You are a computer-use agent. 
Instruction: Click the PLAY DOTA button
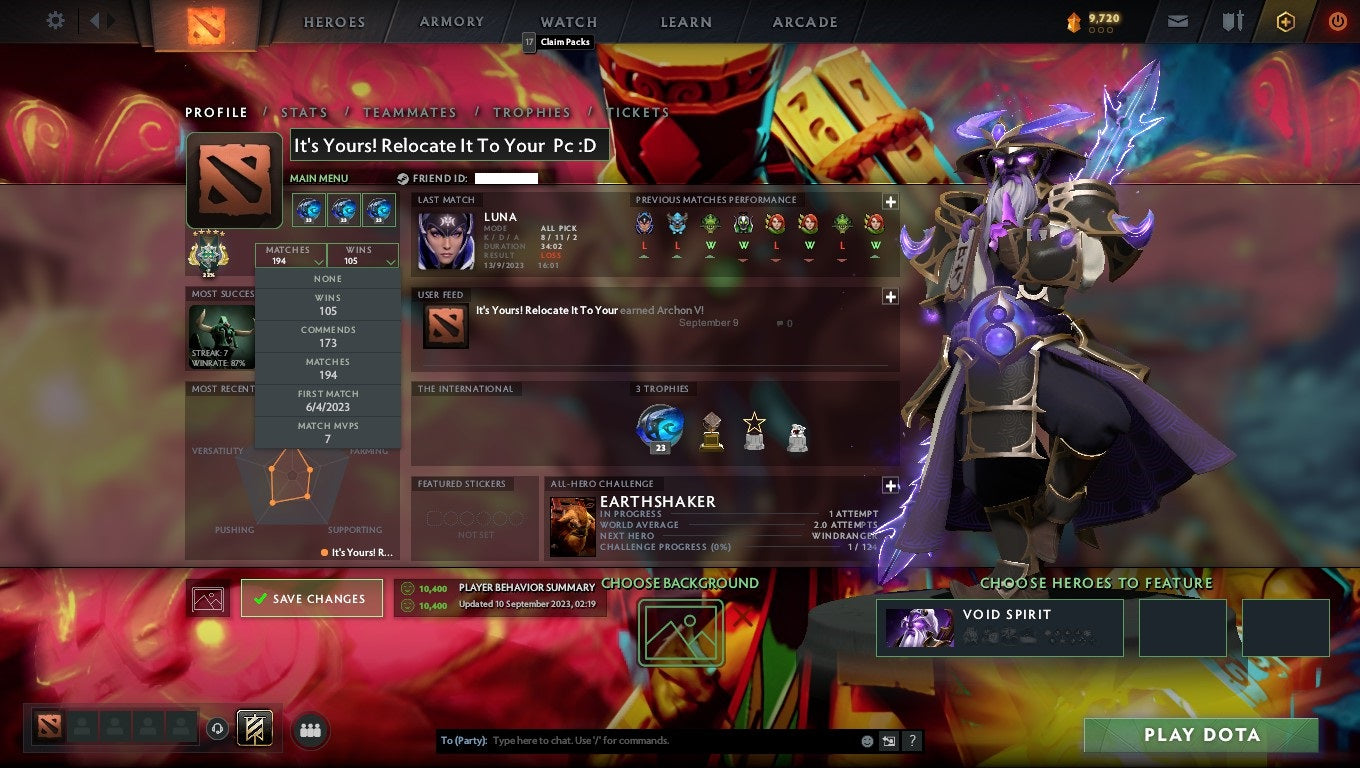tap(1203, 735)
